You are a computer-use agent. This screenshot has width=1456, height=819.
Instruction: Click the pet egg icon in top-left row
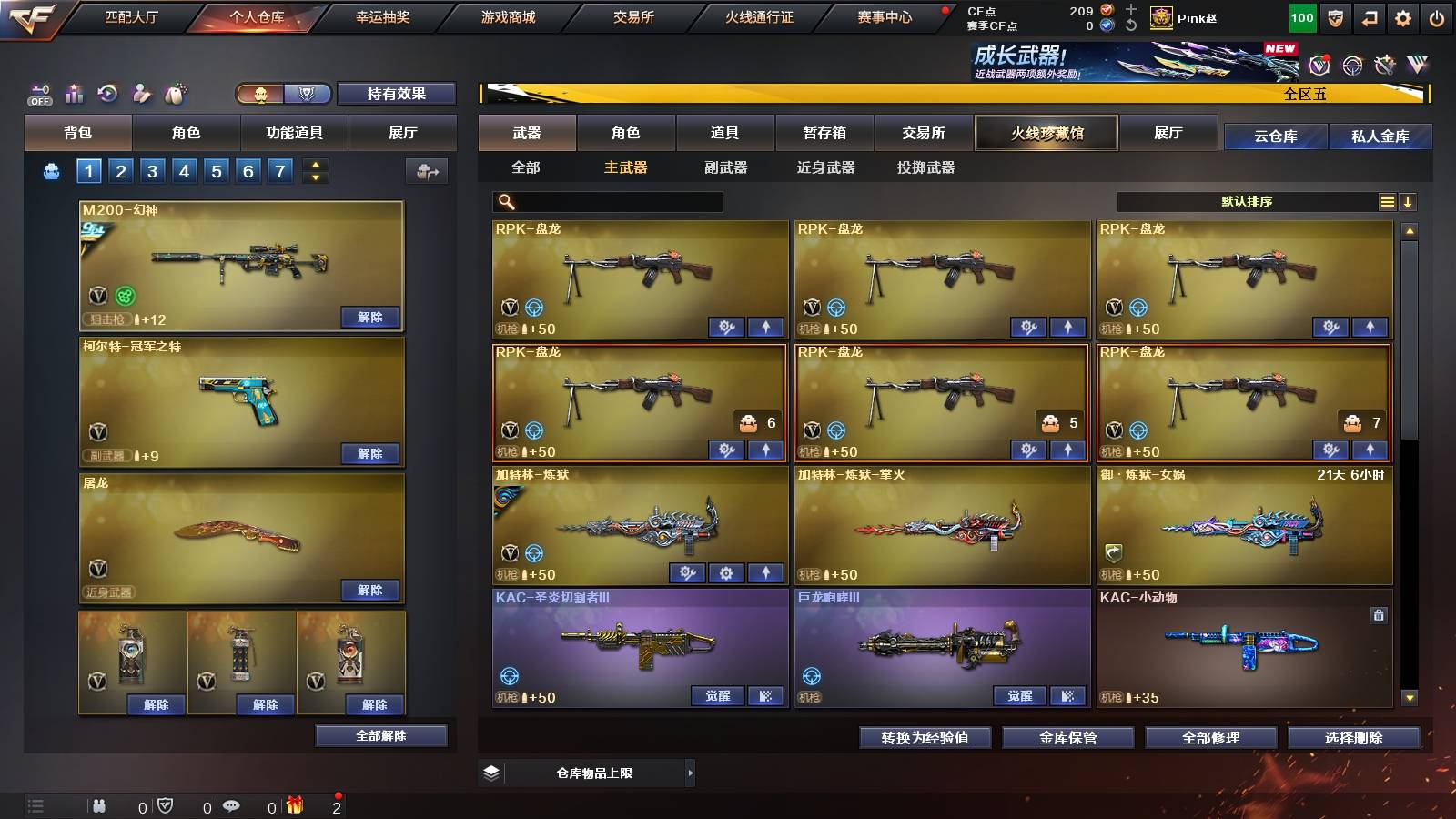pos(175,94)
